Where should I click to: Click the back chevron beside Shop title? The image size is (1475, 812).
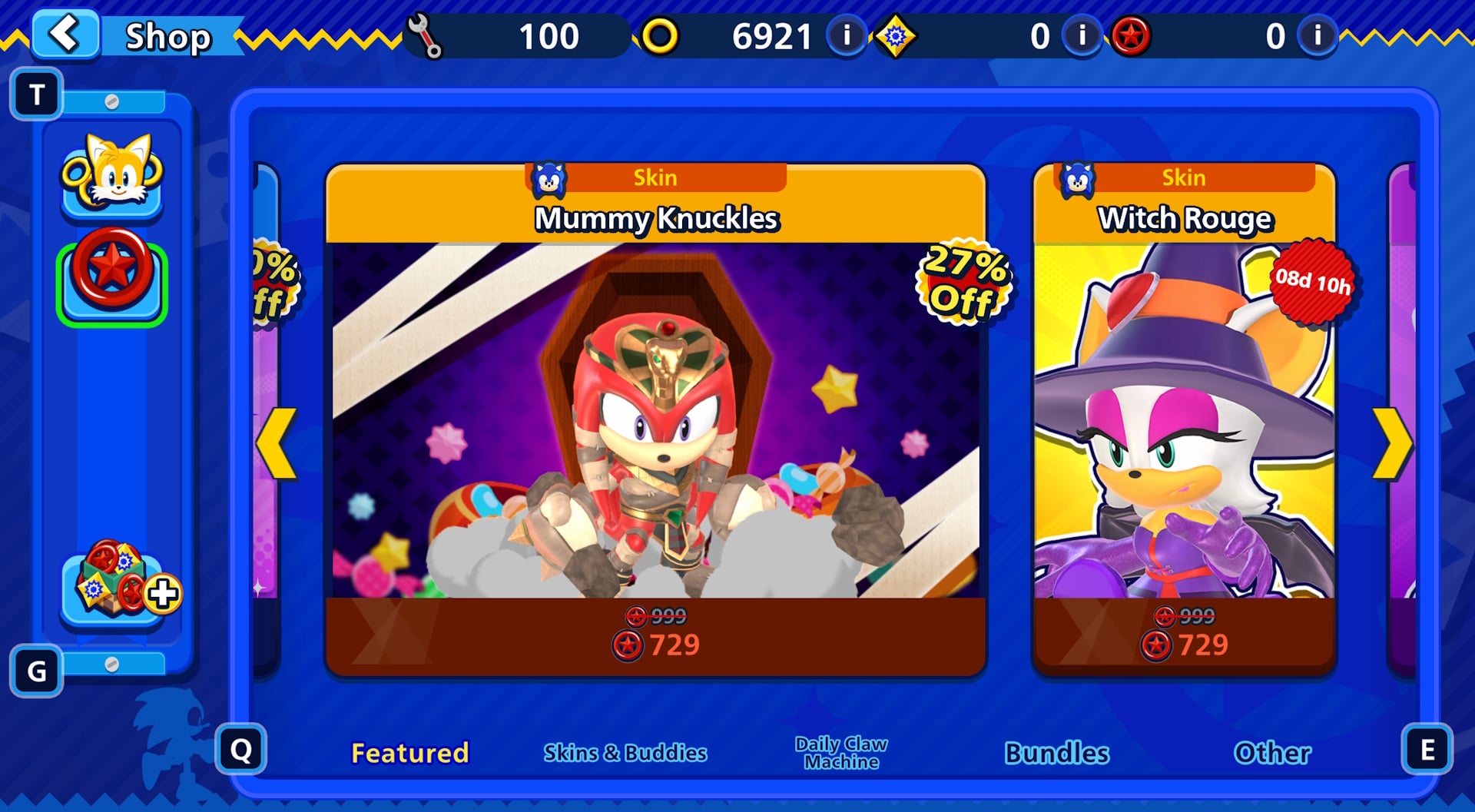[x=65, y=34]
